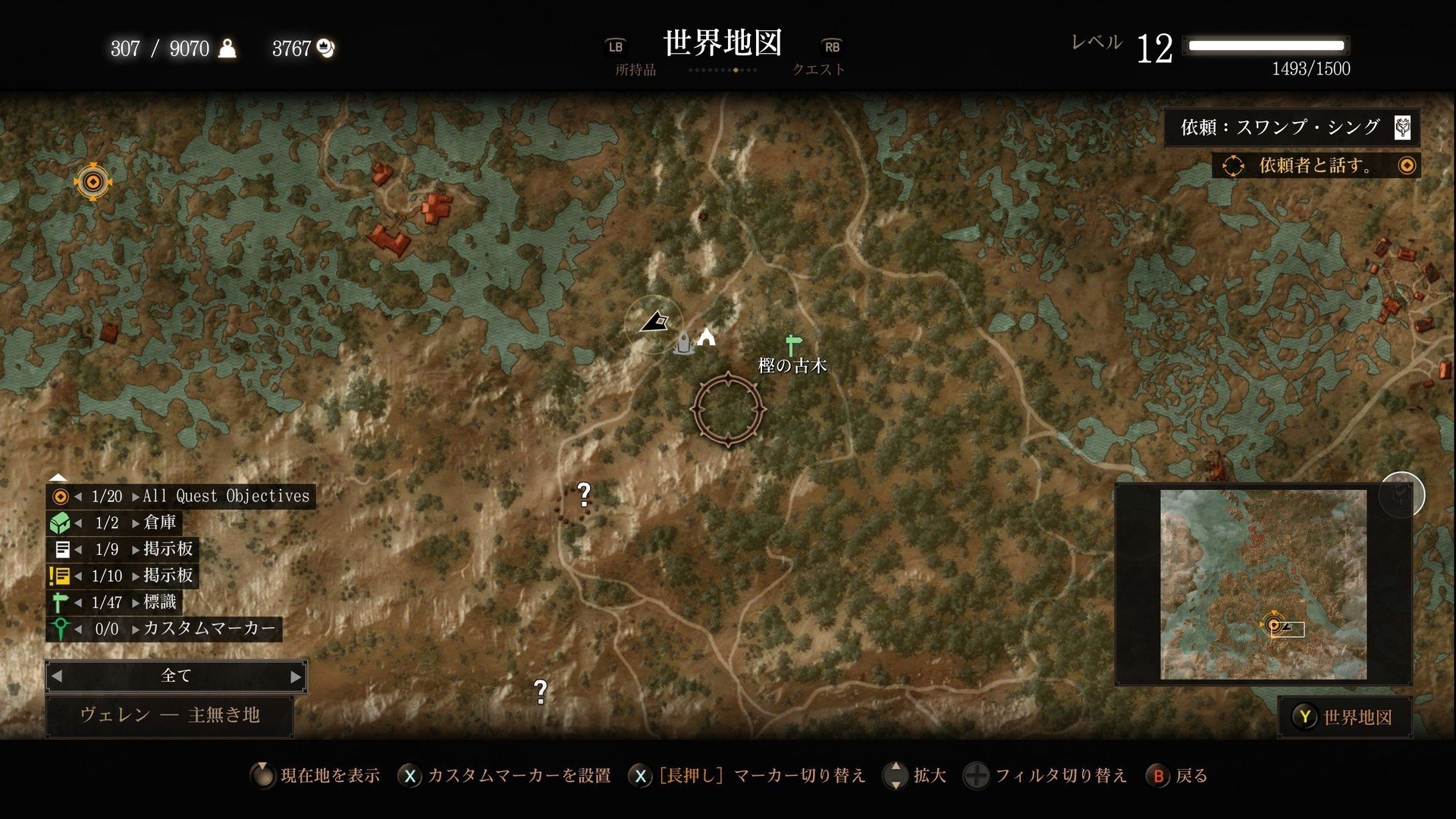Click the player position arrow on the map
The height and width of the screenshot is (819, 1456).
click(x=654, y=322)
